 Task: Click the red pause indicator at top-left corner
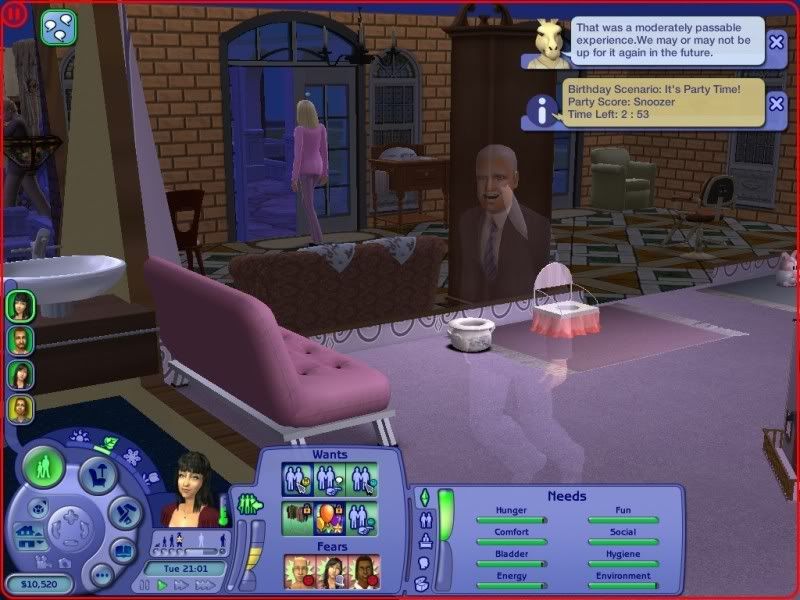[x=14, y=14]
